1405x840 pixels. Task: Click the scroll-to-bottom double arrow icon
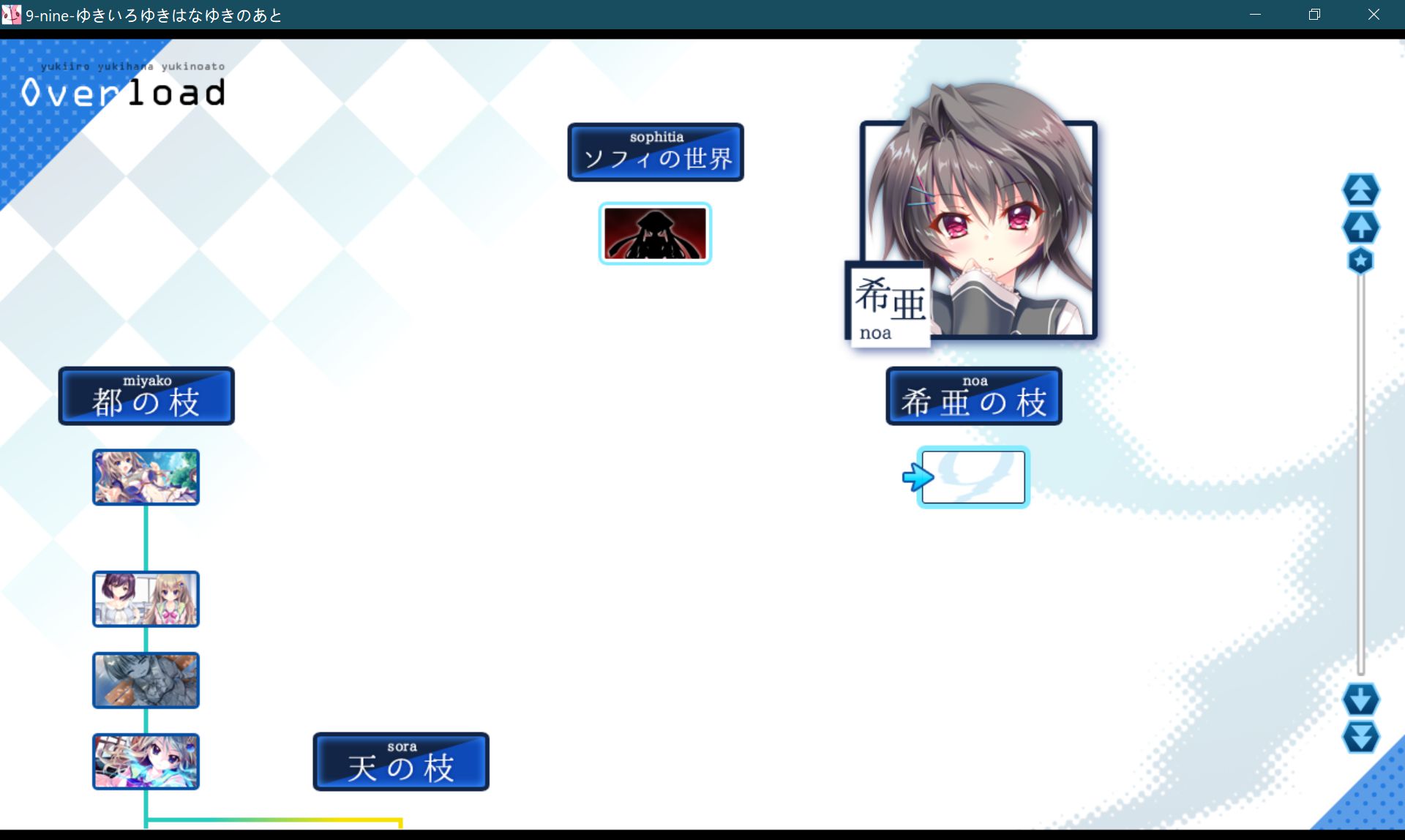(1359, 738)
